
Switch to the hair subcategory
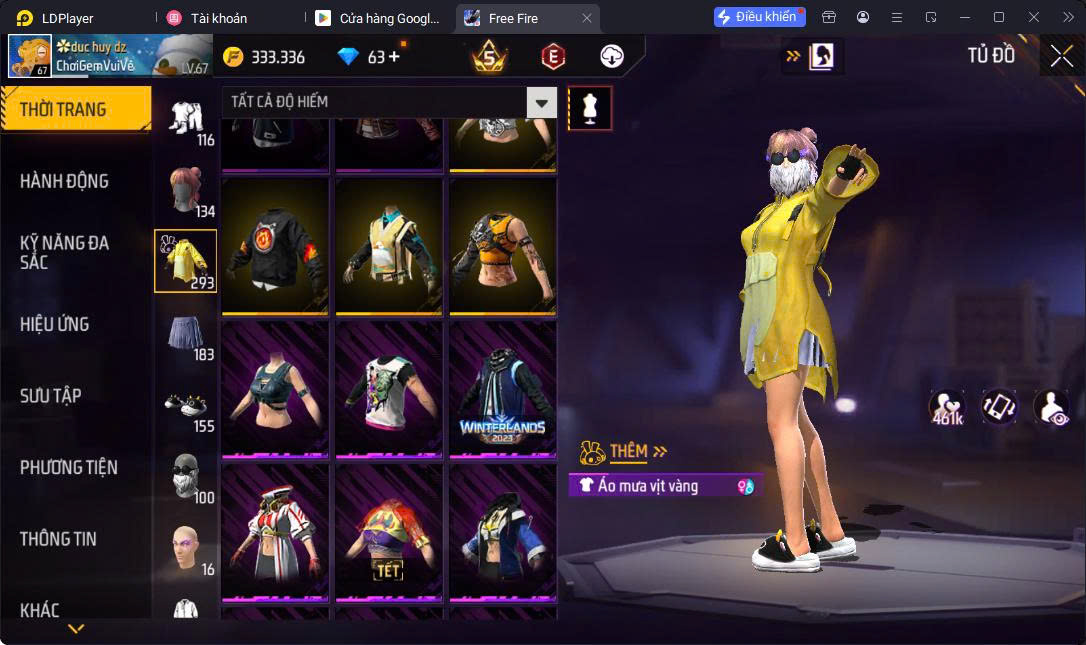click(x=185, y=190)
